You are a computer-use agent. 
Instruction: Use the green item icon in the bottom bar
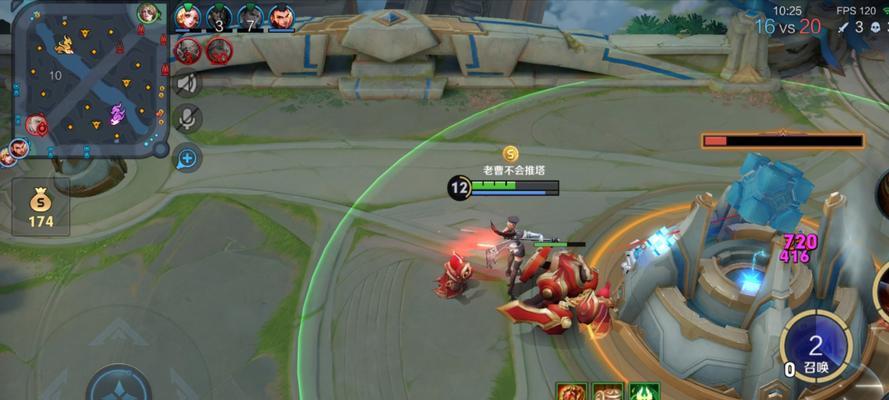tap(641, 392)
